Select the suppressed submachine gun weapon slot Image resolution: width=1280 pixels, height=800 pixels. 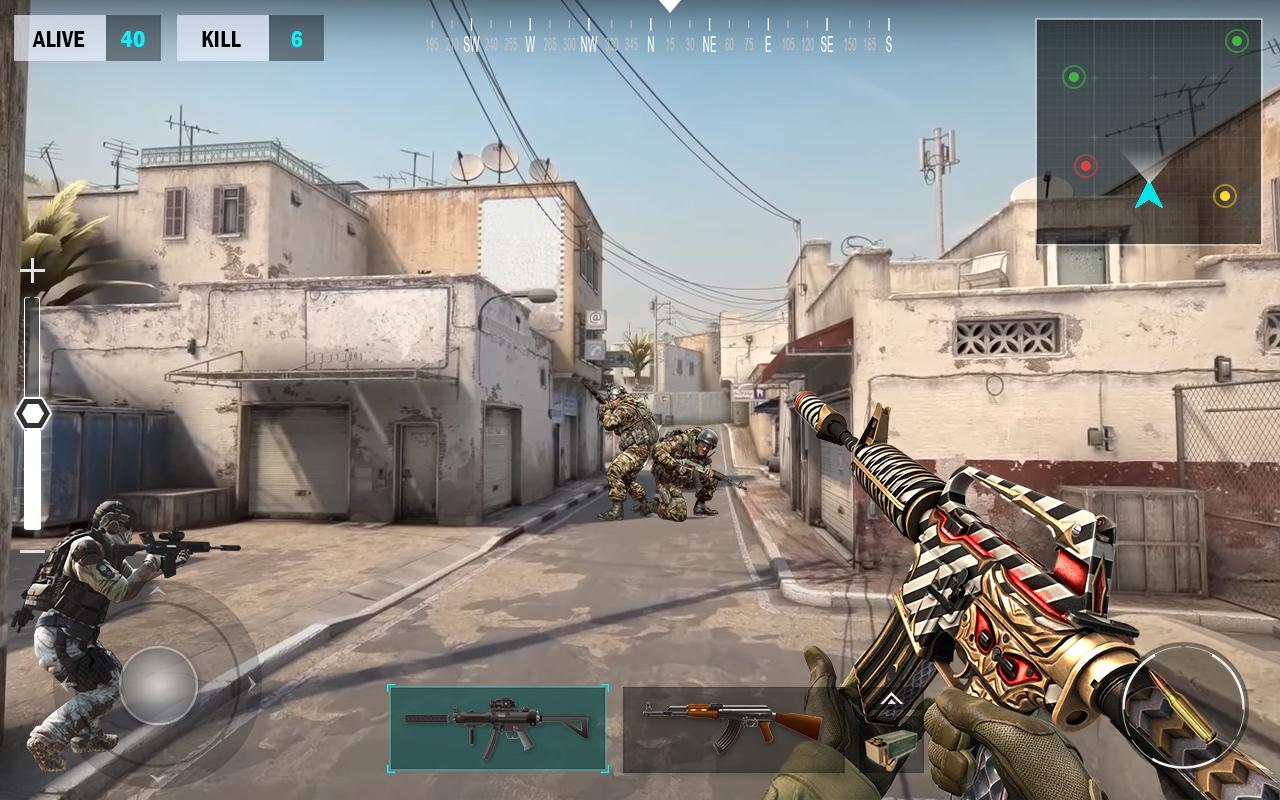[x=497, y=728]
